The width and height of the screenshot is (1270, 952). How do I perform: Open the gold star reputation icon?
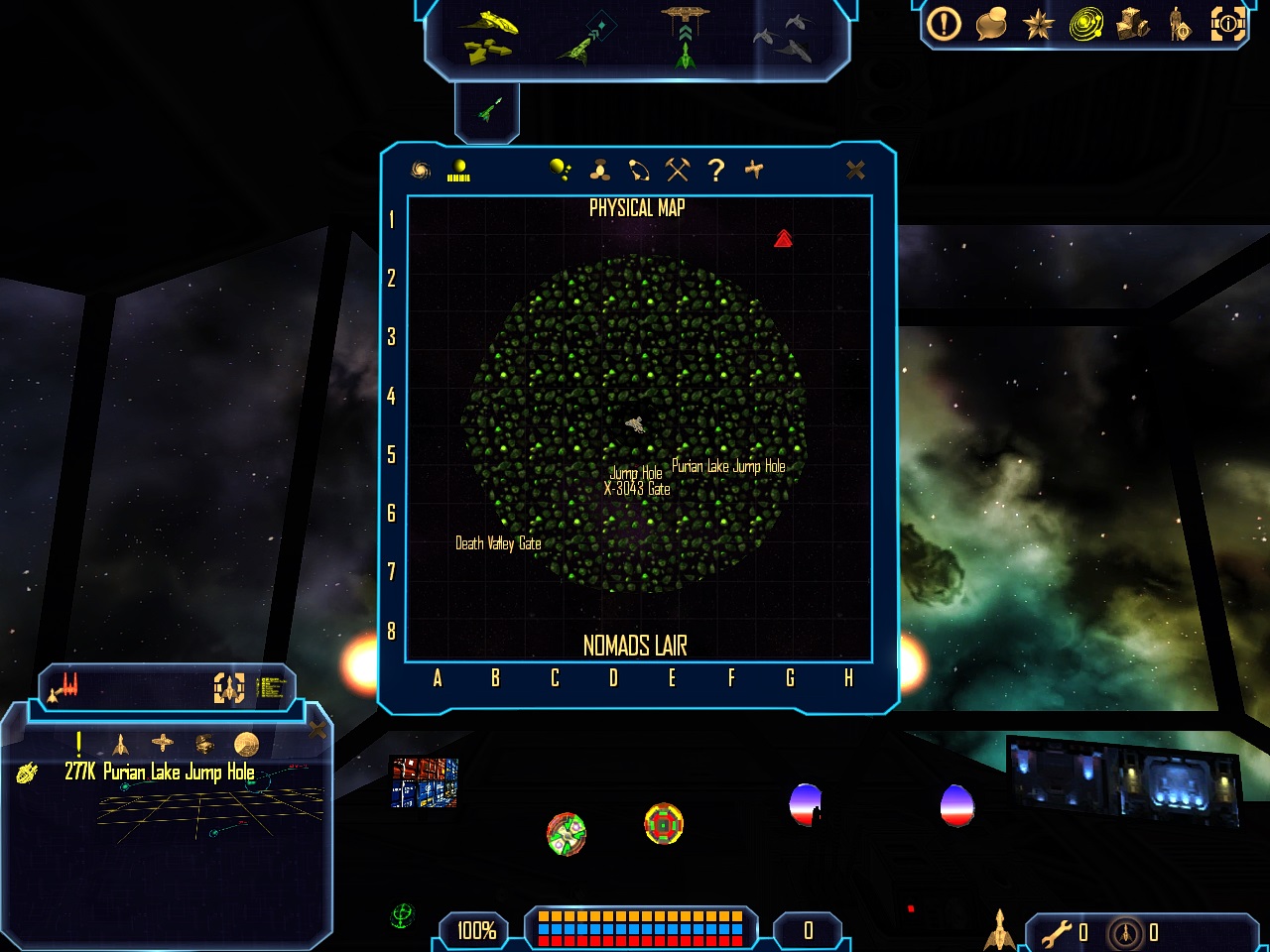[x=1038, y=24]
